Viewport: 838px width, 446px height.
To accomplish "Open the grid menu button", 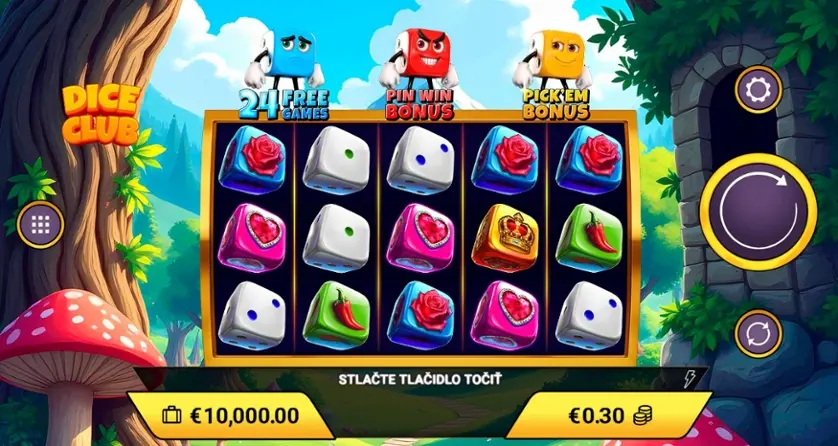I will (41, 224).
